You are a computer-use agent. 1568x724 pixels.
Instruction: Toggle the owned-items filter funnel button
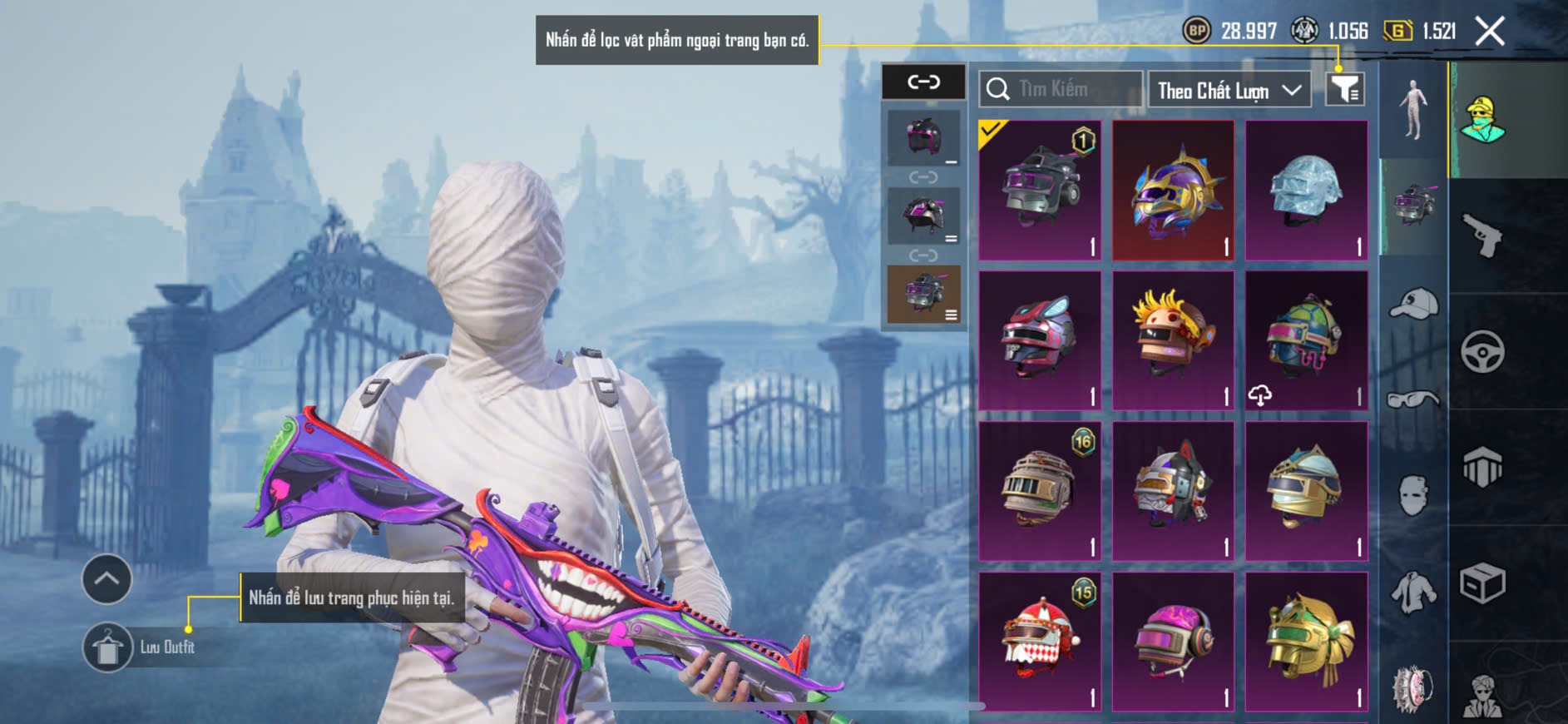coord(1344,89)
